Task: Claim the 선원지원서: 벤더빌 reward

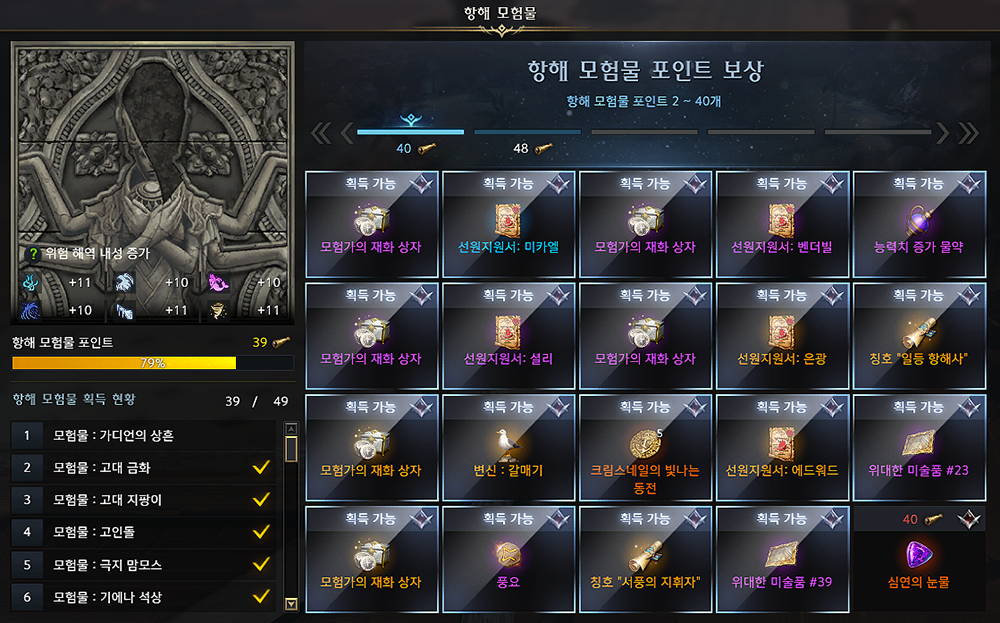Action: tap(783, 222)
